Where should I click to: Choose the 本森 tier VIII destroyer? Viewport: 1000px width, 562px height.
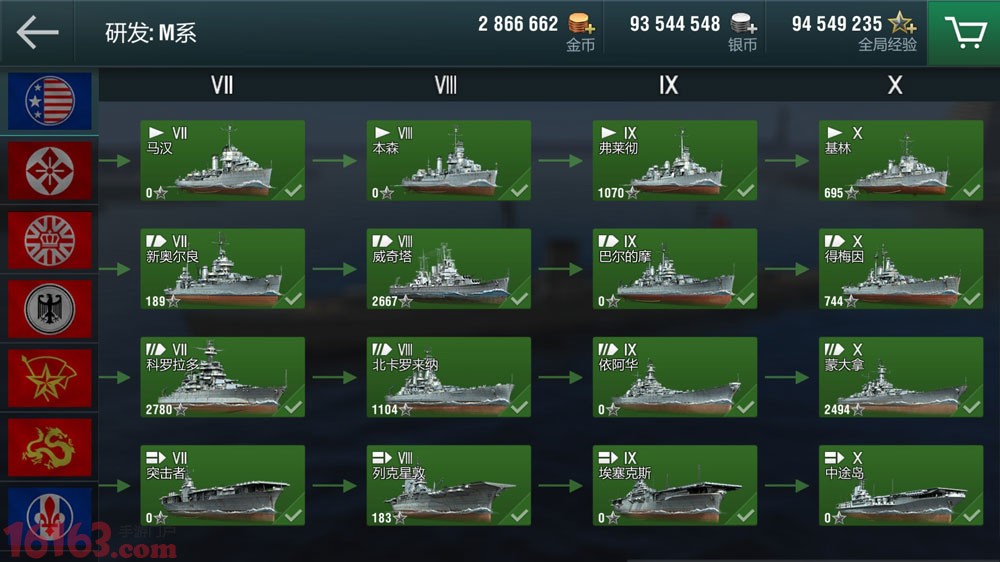[x=449, y=160]
